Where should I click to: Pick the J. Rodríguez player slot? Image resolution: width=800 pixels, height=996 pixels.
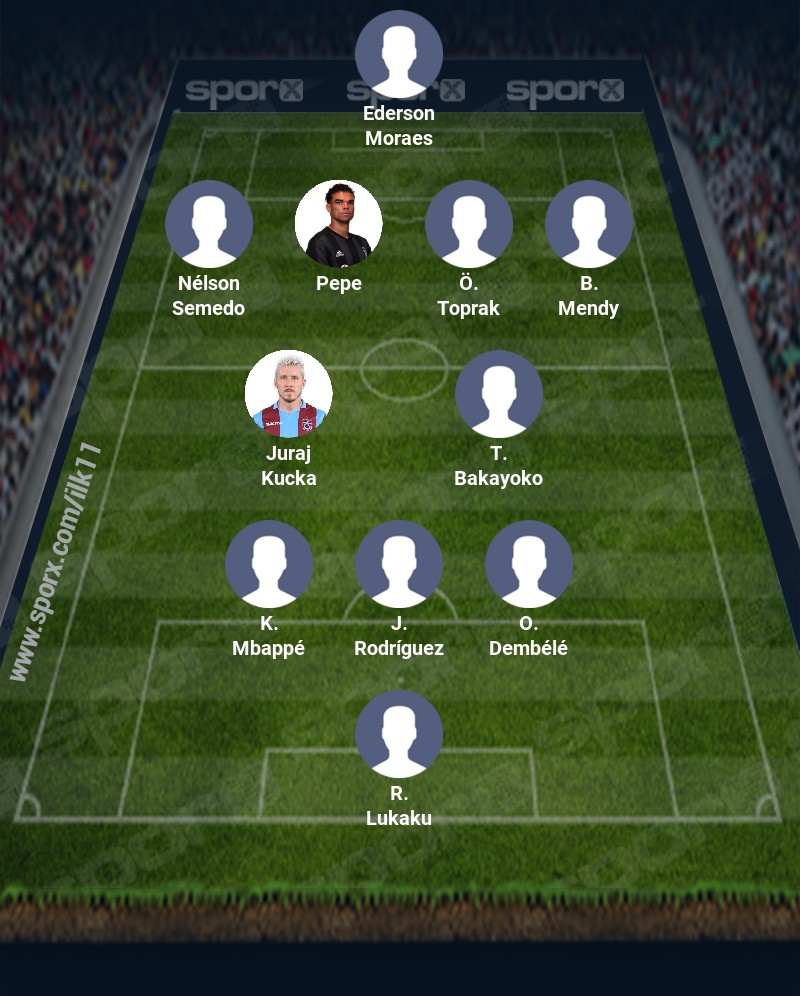click(x=399, y=564)
